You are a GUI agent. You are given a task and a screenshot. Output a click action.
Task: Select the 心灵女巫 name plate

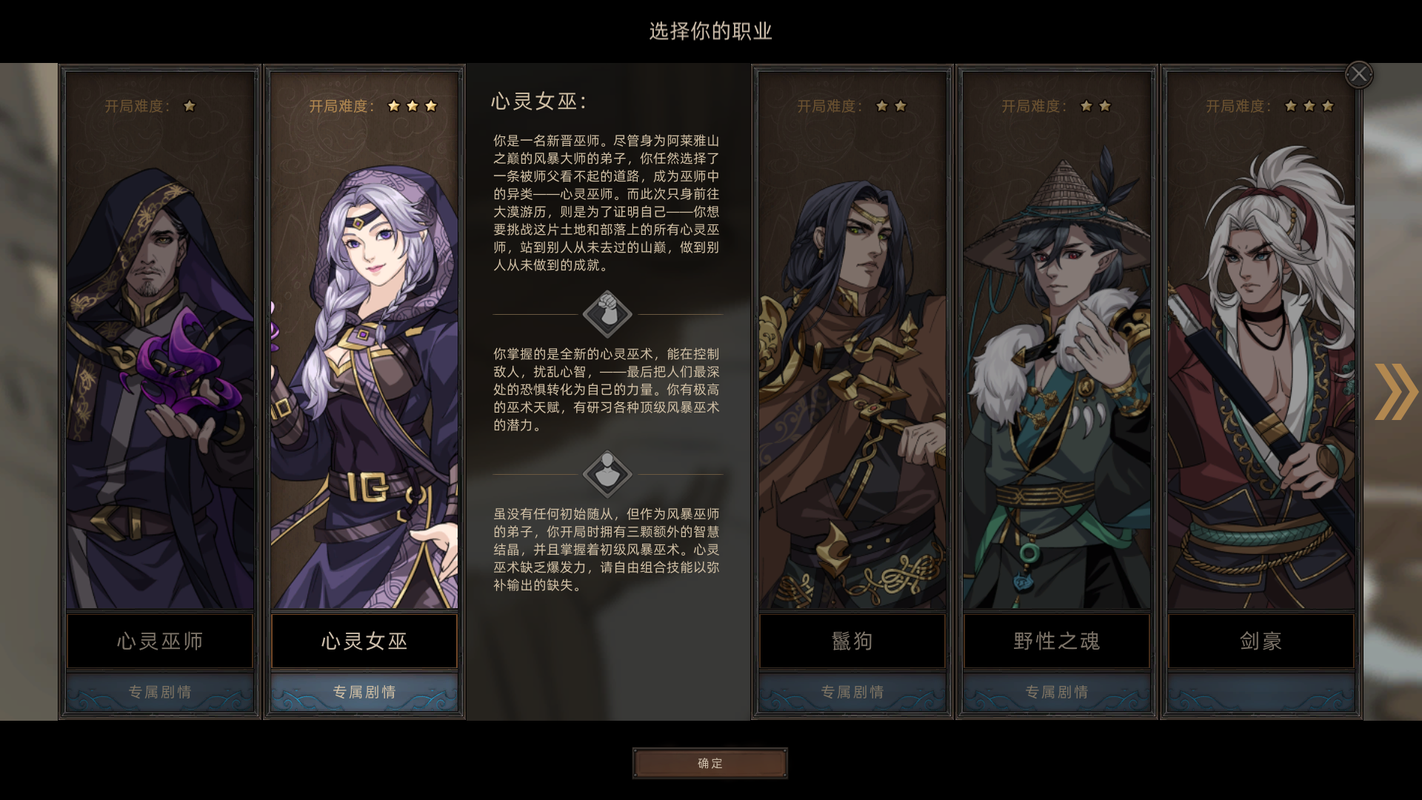click(364, 641)
